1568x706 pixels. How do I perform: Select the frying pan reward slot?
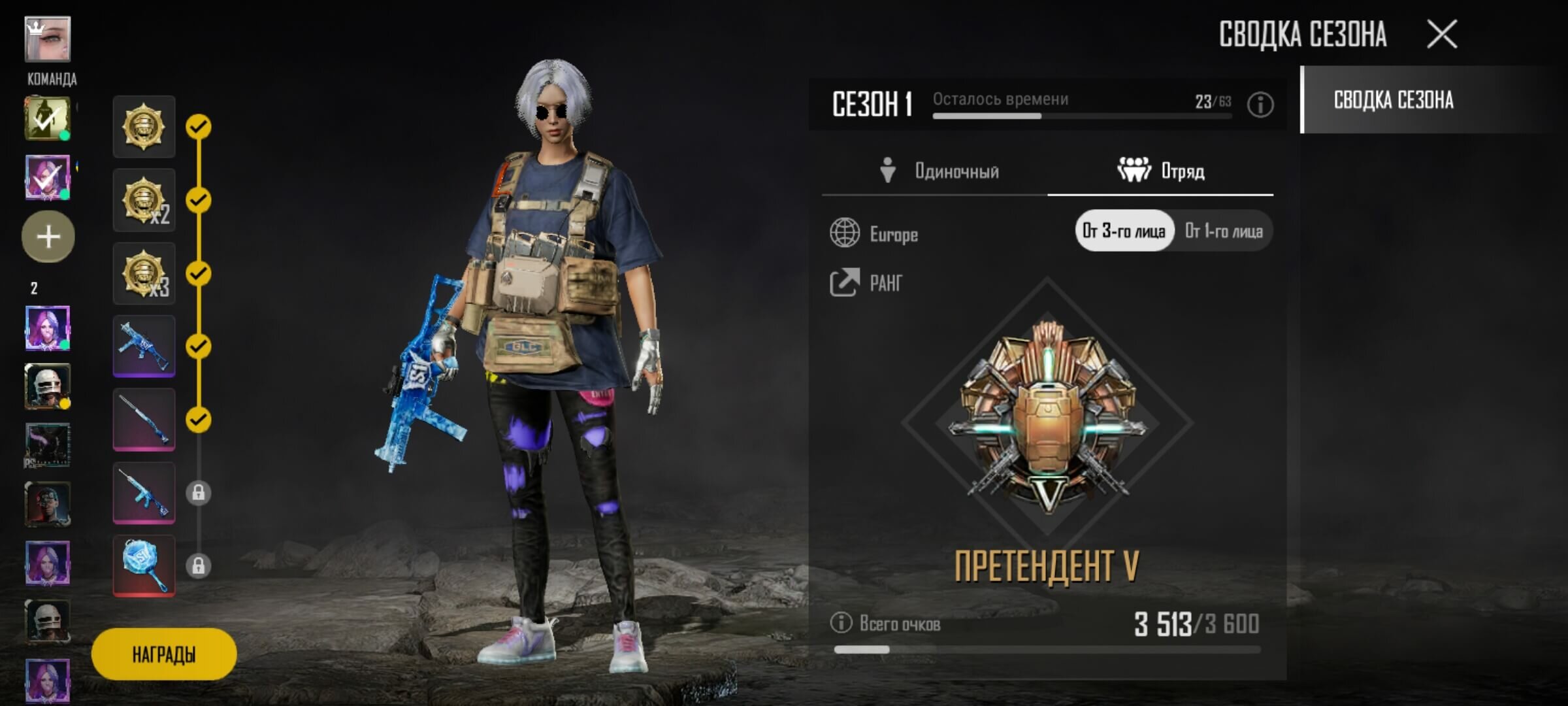[144, 565]
